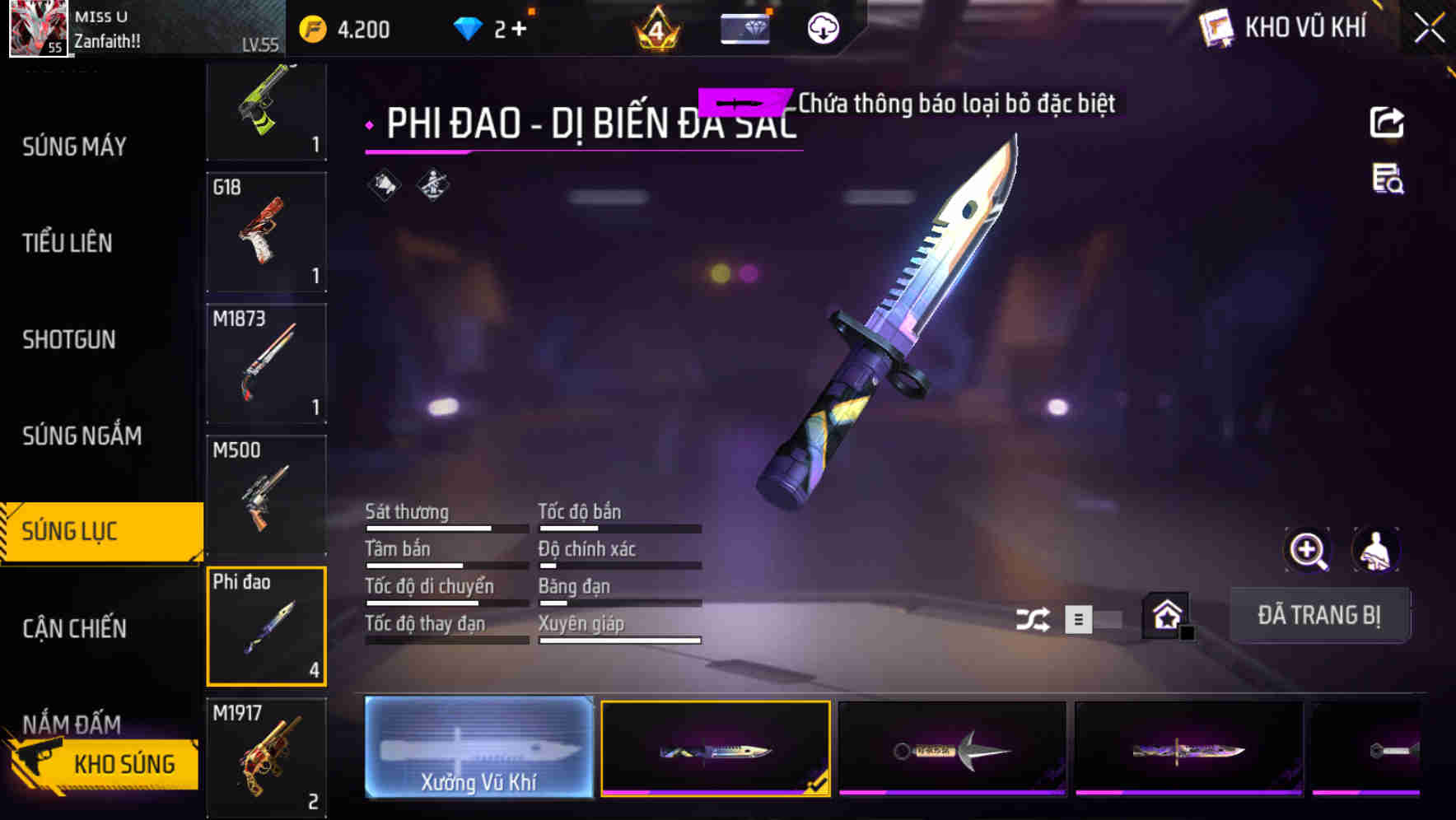The height and width of the screenshot is (820, 1456).
Task: Click the Zanfaith player avatar
Action: 38,30
